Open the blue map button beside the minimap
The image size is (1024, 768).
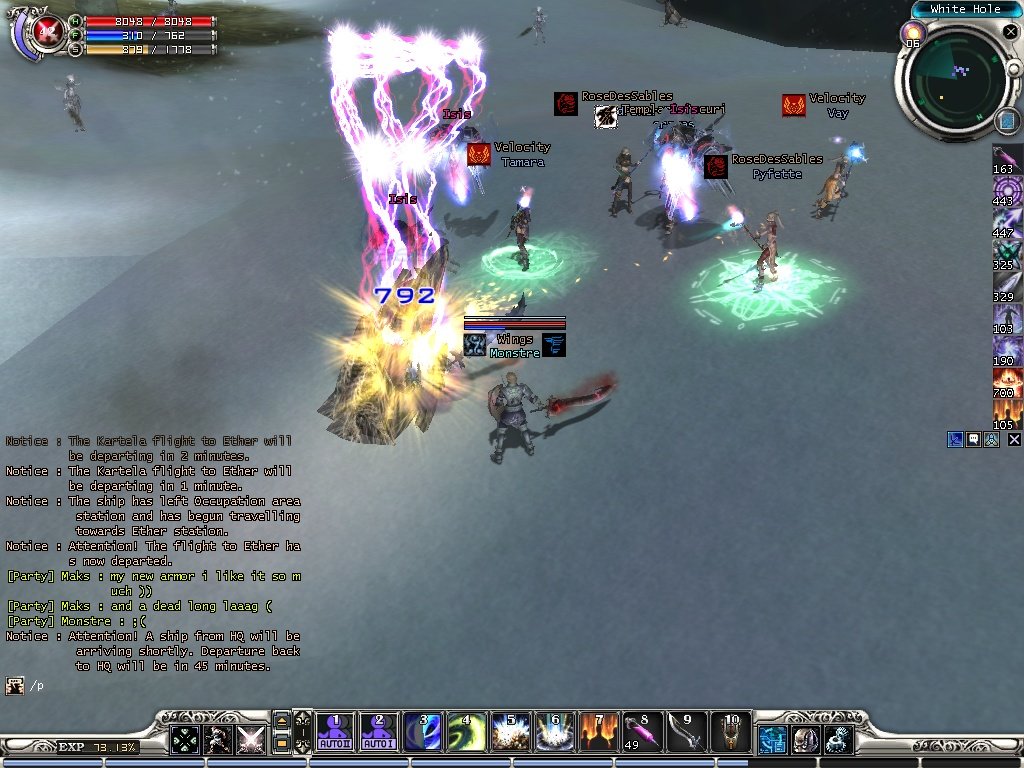1006,121
